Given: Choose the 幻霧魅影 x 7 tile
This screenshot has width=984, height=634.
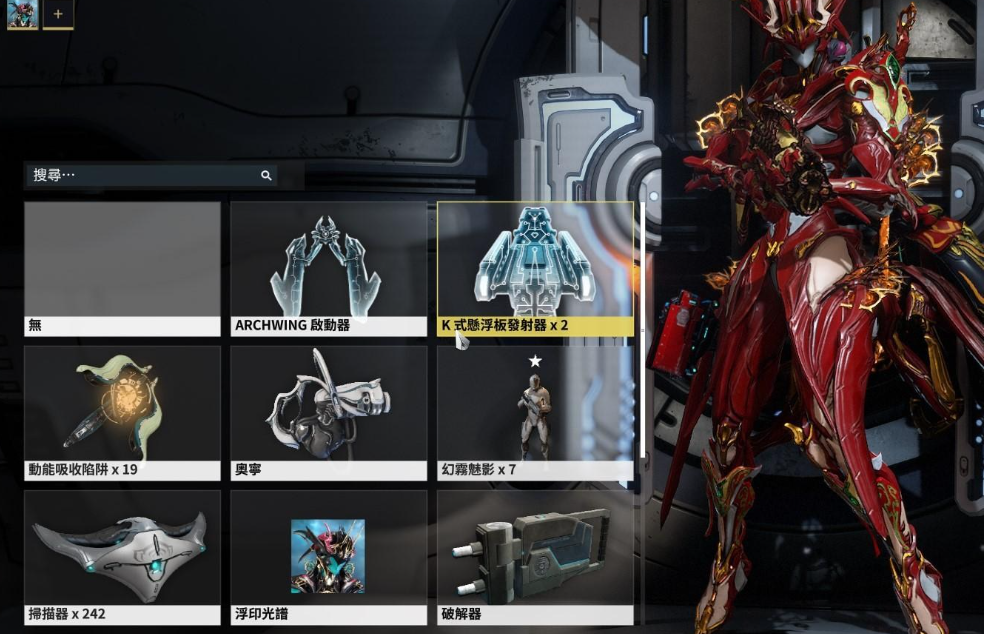Looking at the screenshot, I should (534, 412).
